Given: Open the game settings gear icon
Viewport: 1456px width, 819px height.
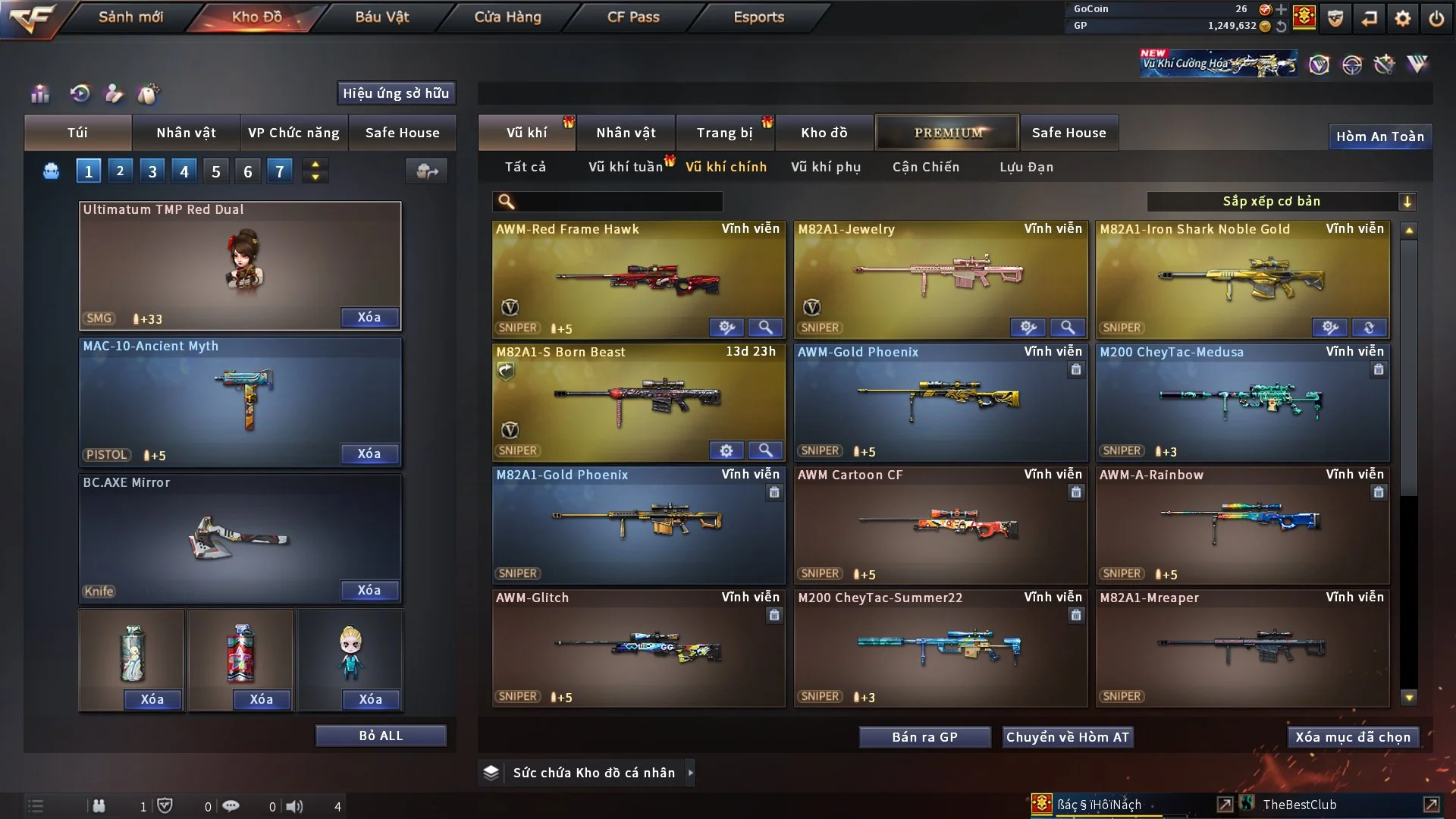Looking at the screenshot, I should click(1401, 17).
